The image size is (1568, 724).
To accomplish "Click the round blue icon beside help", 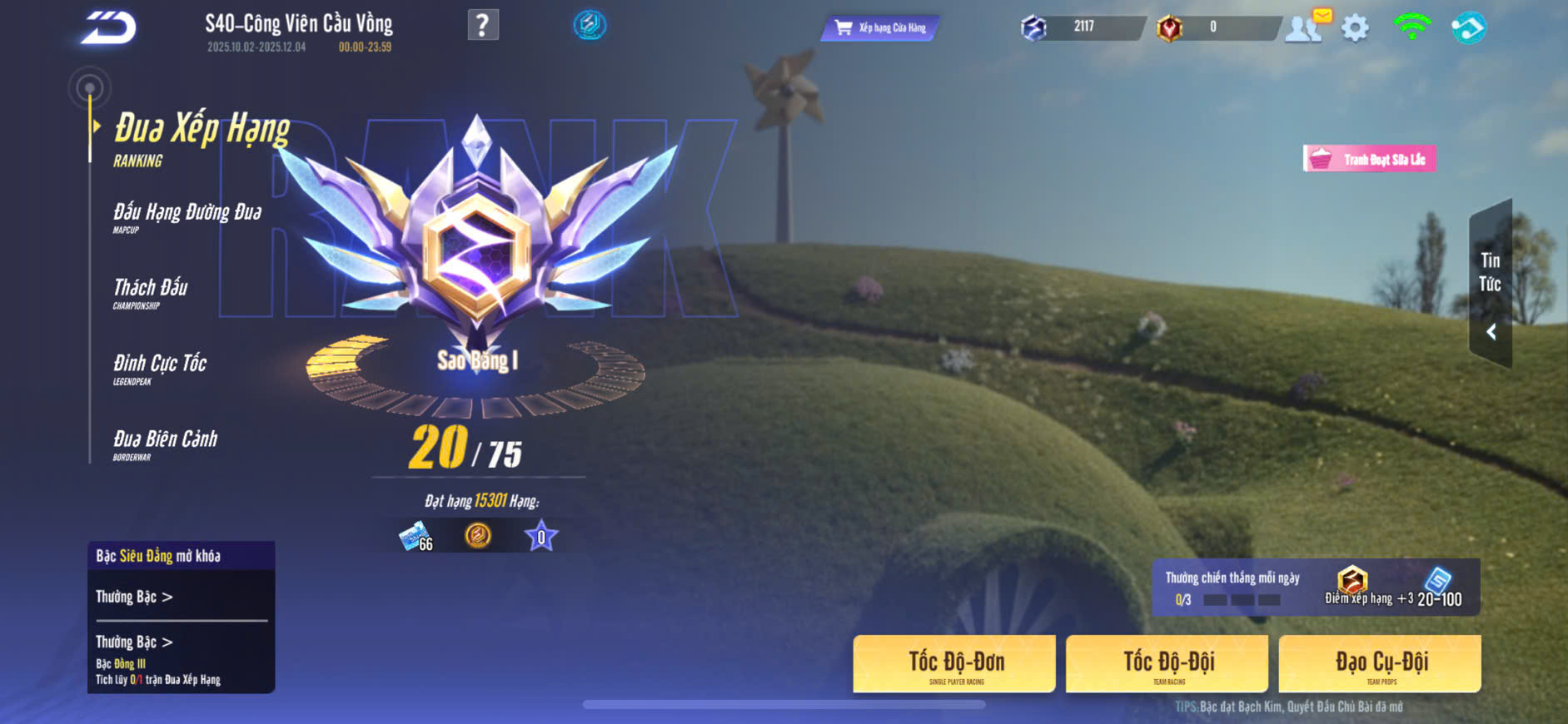I will 590,25.
